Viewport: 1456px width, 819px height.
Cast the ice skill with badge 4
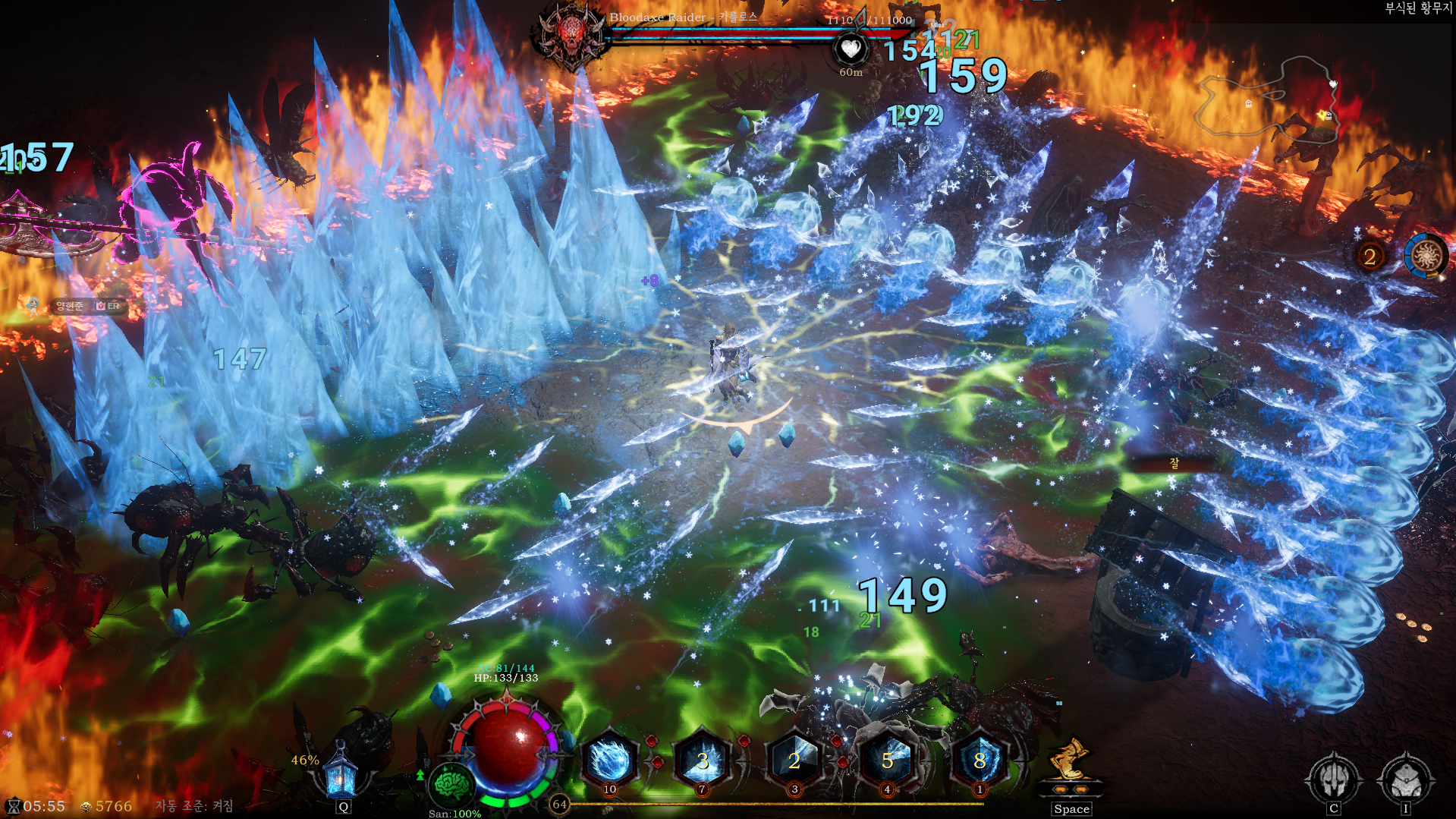click(x=887, y=761)
